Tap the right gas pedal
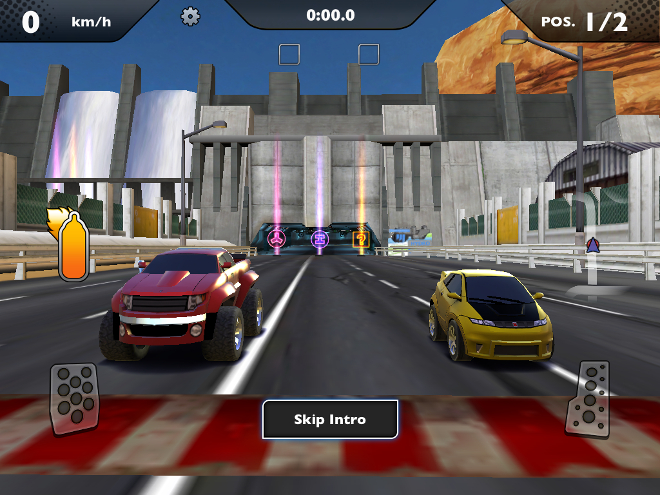 click(588, 398)
